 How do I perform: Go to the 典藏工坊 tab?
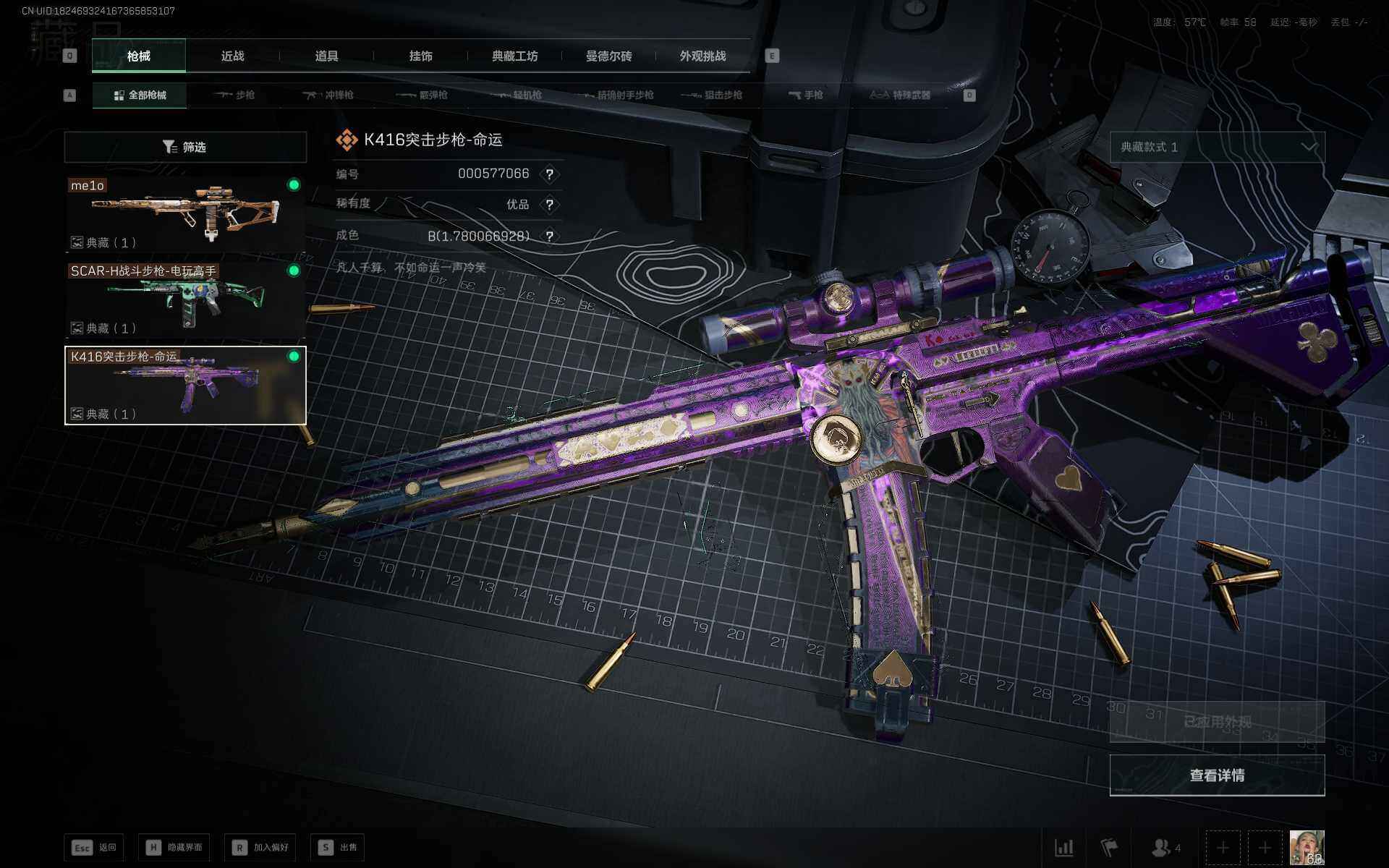[514, 56]
